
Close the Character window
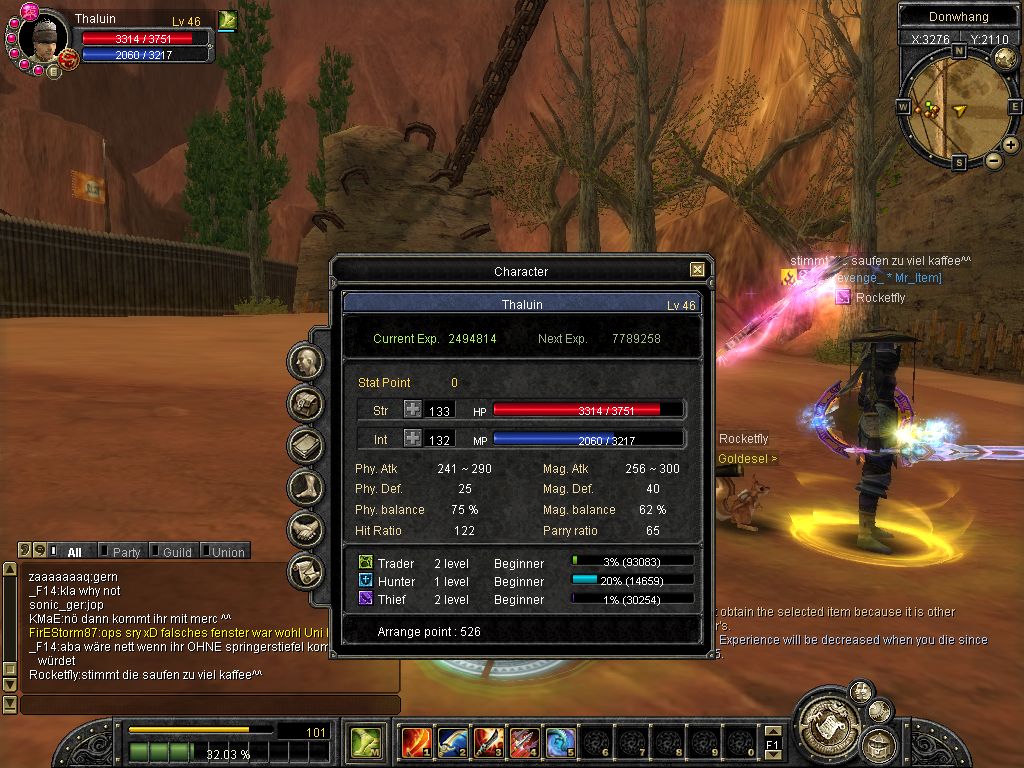pyautogui.click(x=697, y=270)
